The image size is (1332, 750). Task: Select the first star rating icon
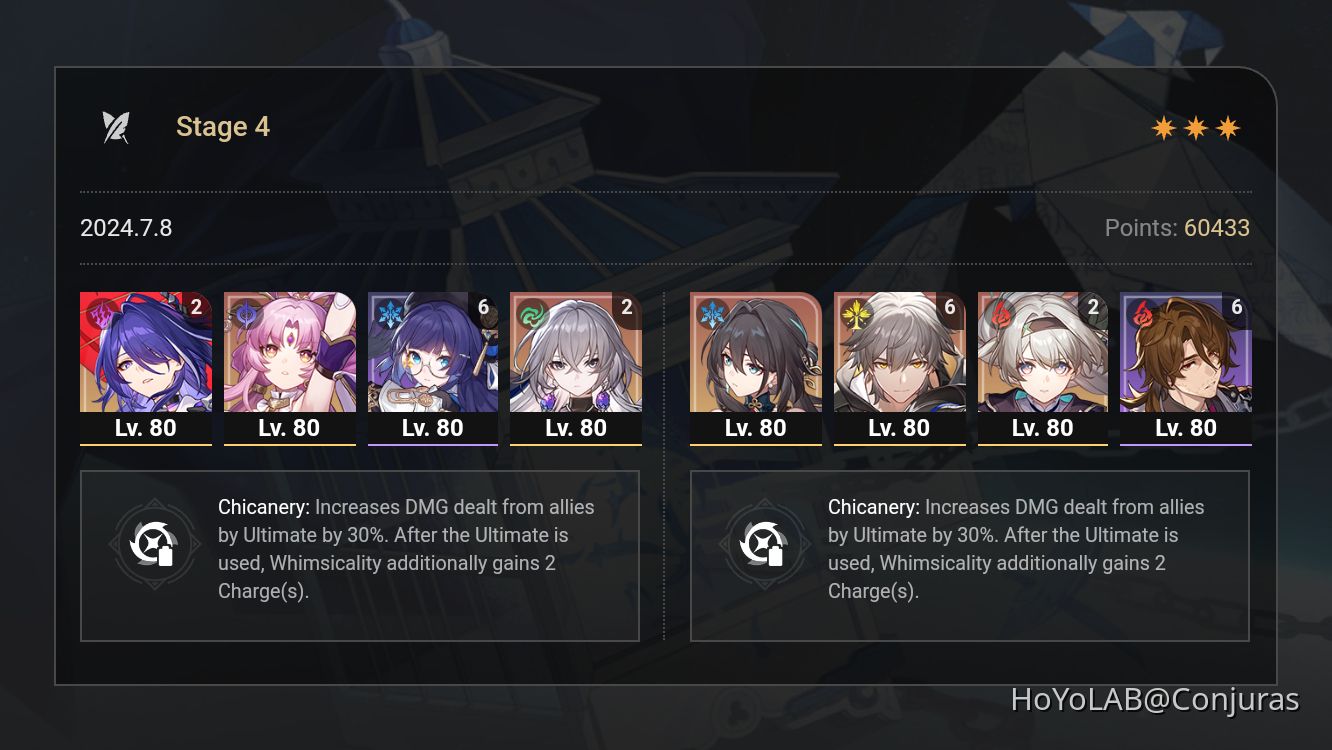point(1163,127)
